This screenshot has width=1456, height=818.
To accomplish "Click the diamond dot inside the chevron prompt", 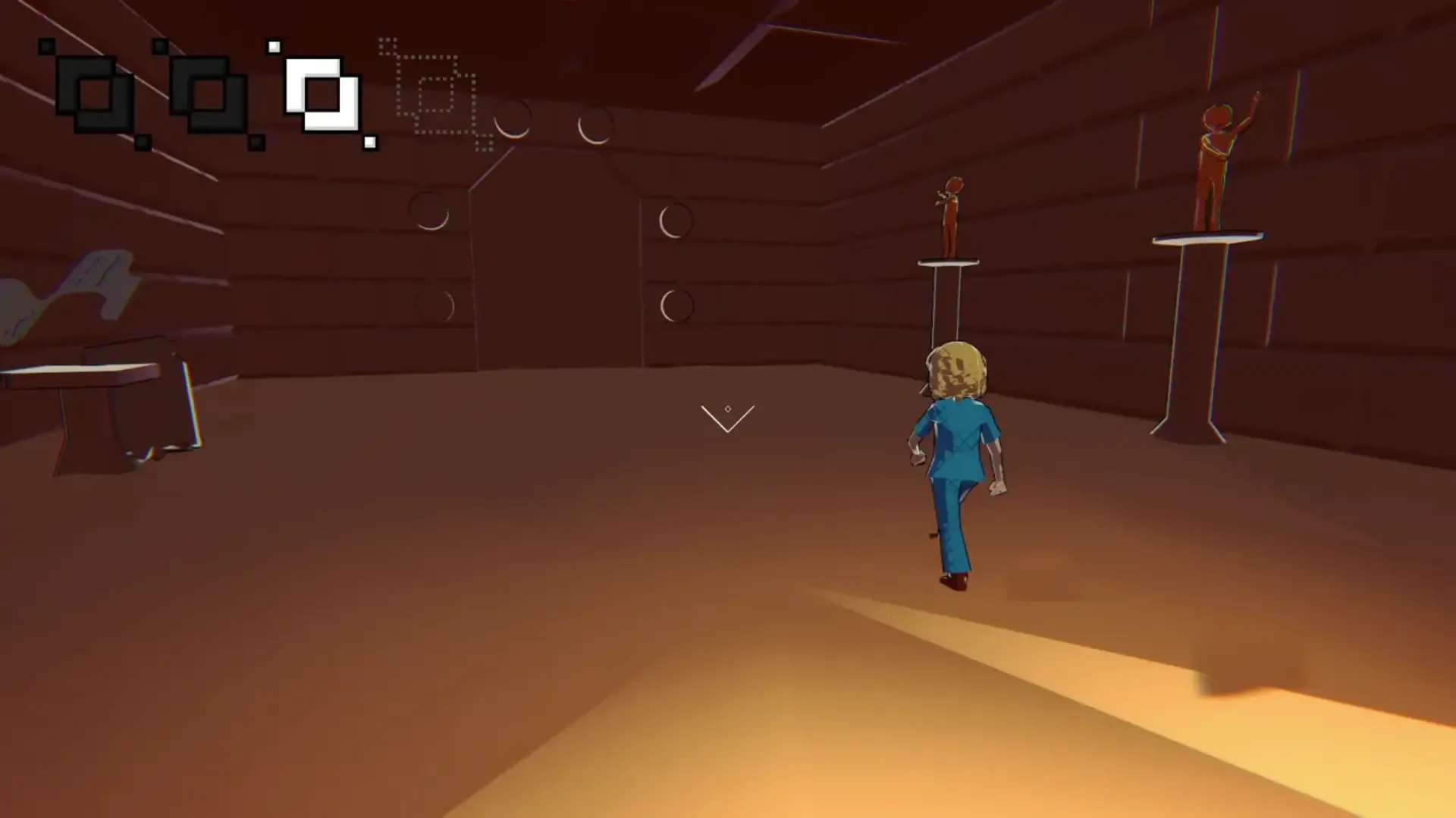I will click(728, 407).
